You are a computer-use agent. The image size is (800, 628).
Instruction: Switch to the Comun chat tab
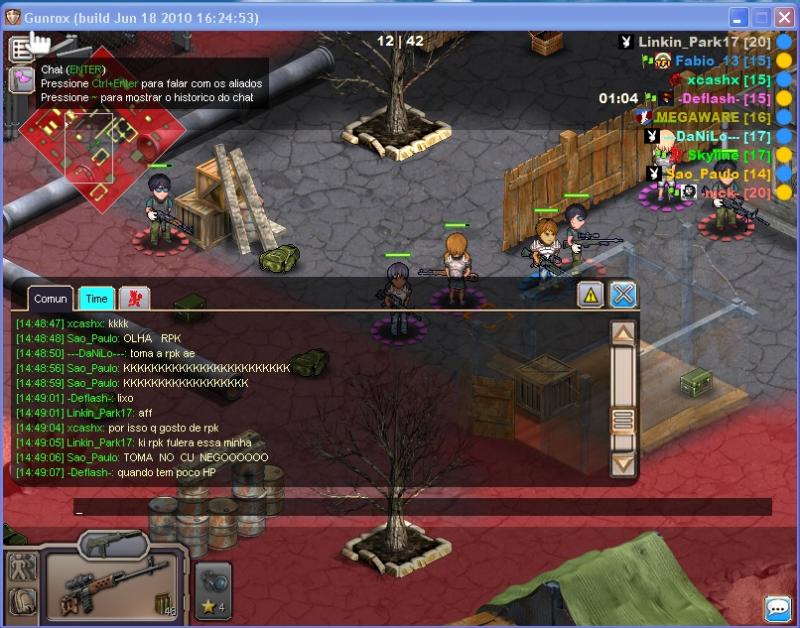50,298
